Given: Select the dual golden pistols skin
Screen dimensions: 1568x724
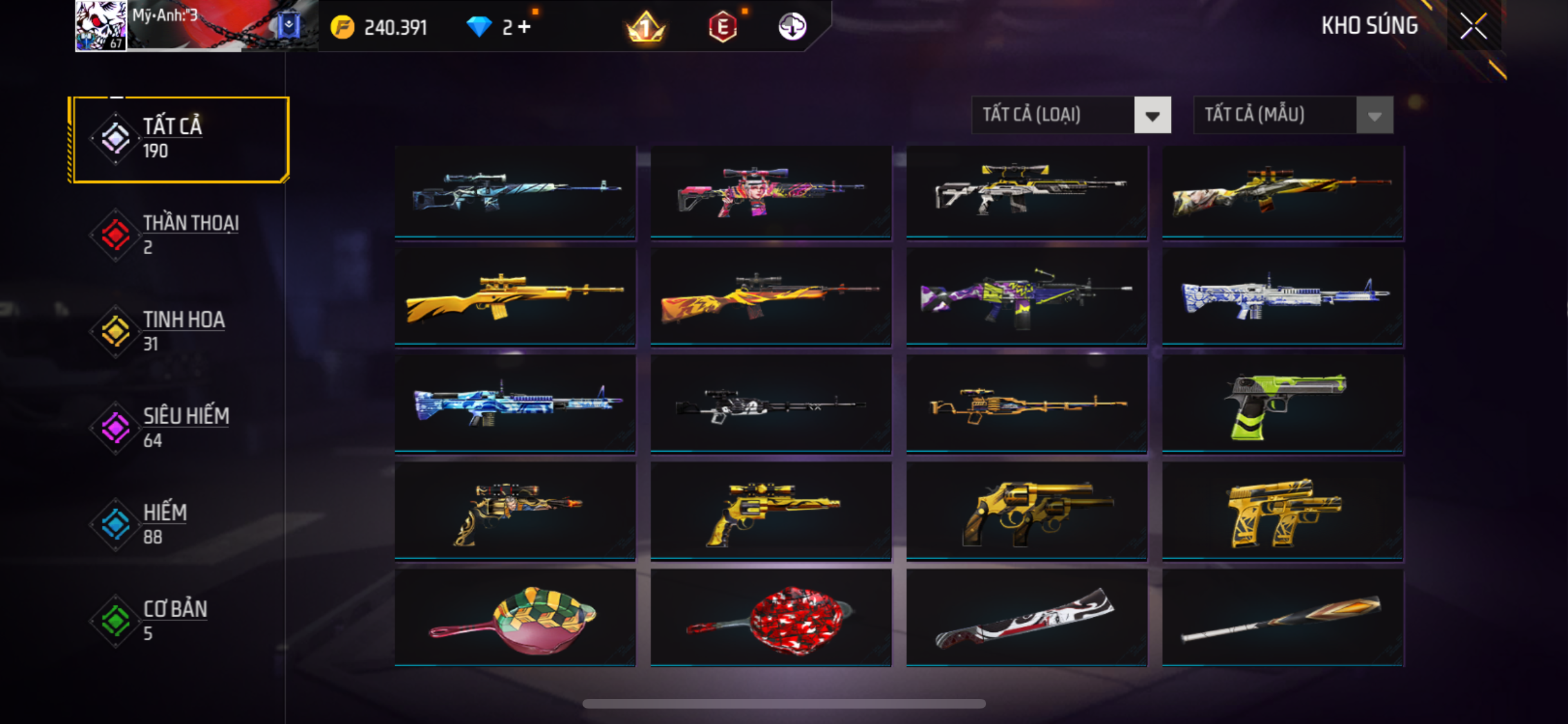Looking at the screenshot, I should point(1283,512).
